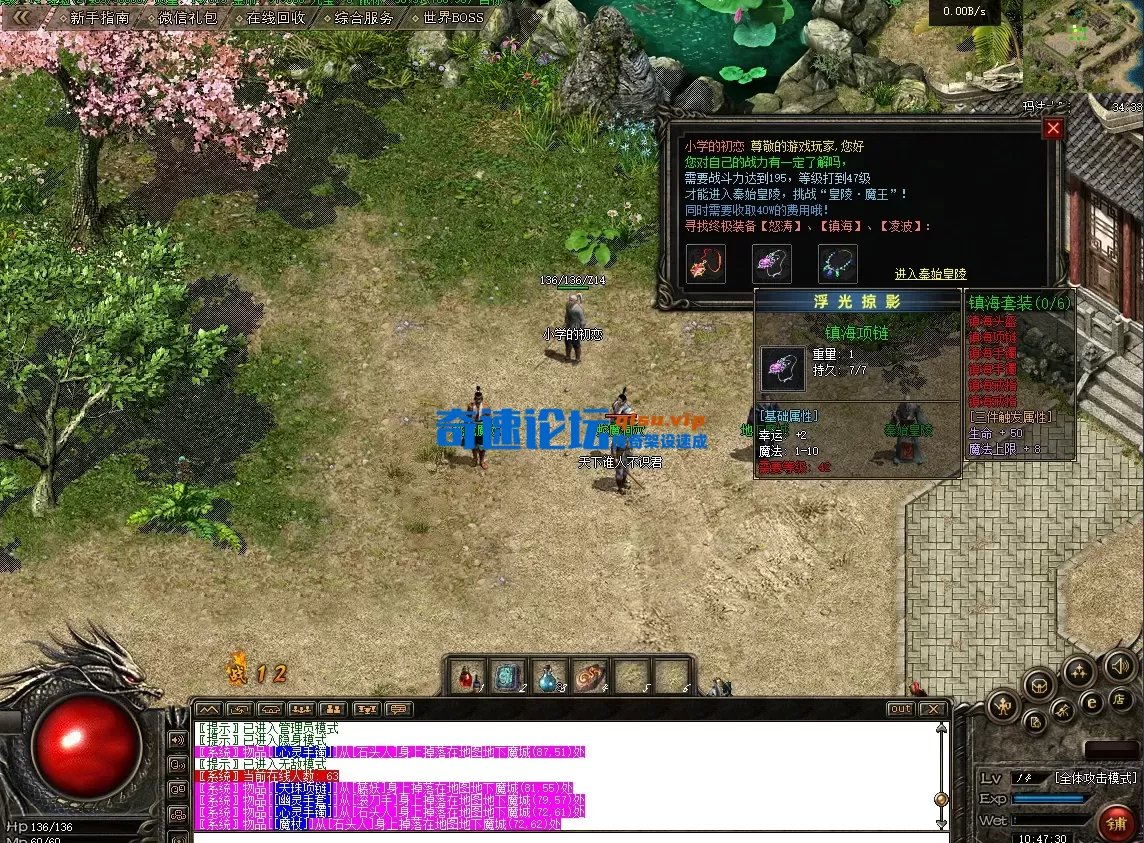Screen dimensions: 1144x843
Task: Toggle sound with the speaker button
Action: pos(1120,665)
